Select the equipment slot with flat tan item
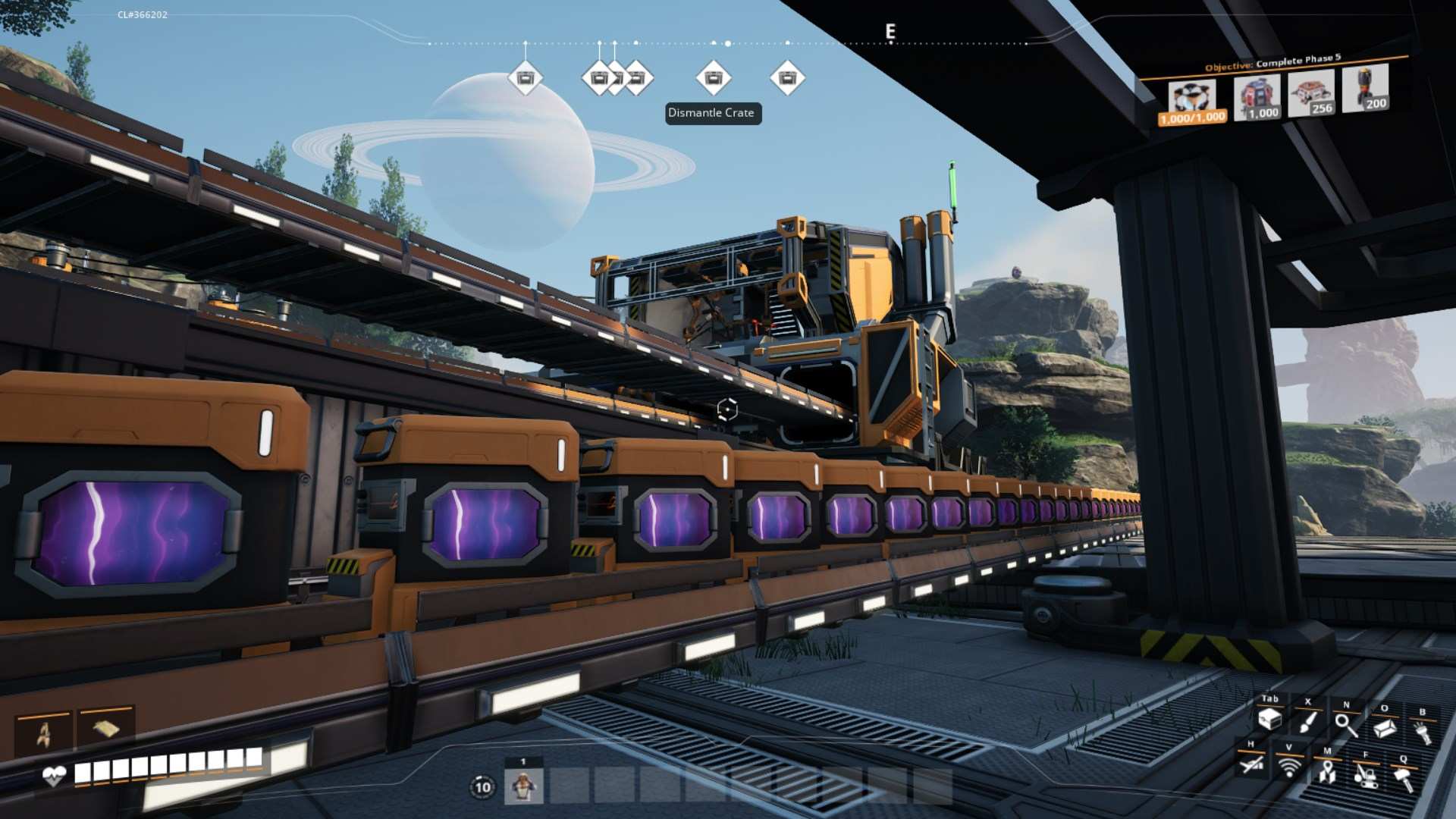This screenshot has width=1456, height=819. pos(105,729)
